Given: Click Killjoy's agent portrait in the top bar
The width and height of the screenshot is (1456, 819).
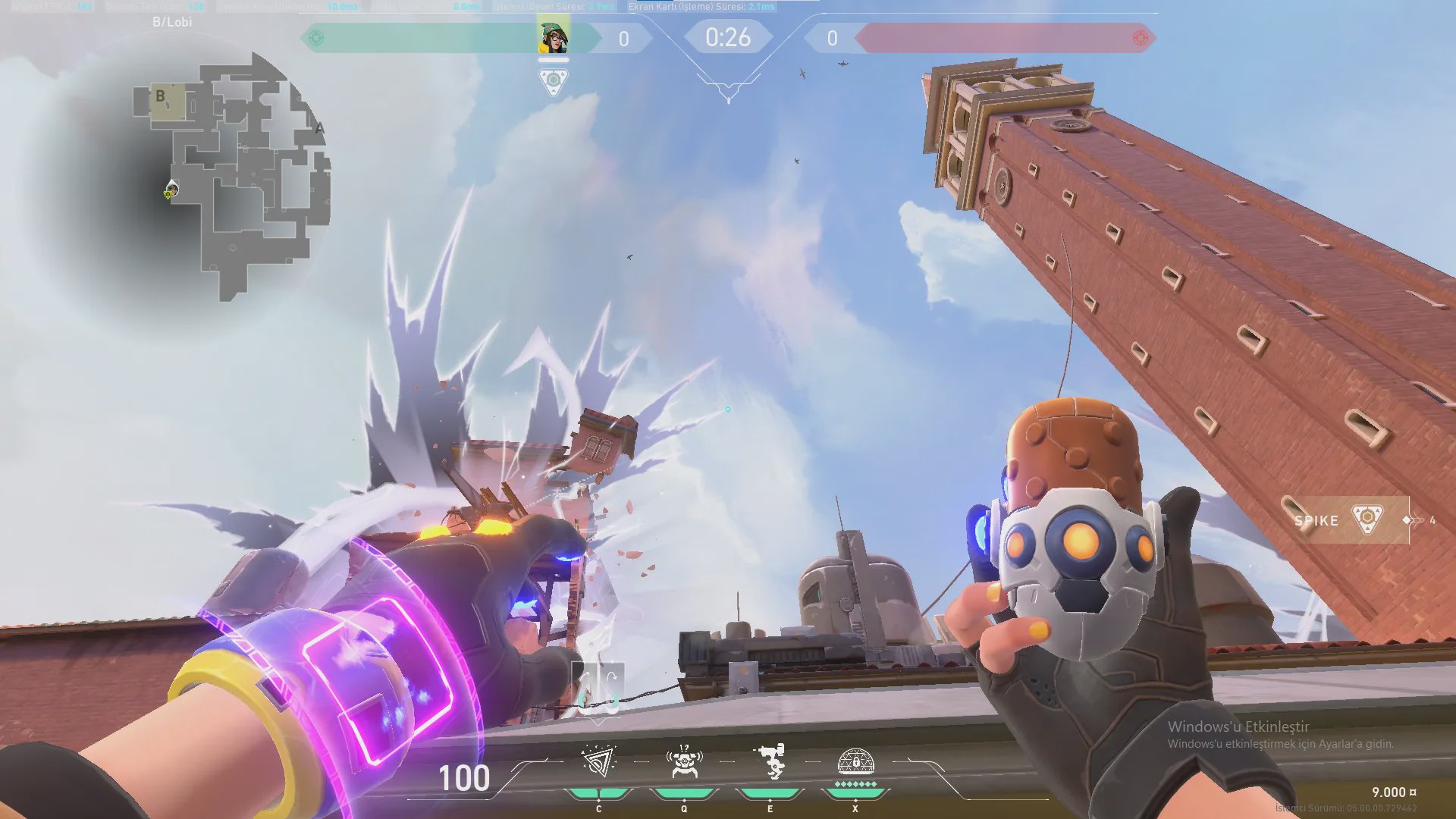Looking at the screenshot, I should 554,37.
